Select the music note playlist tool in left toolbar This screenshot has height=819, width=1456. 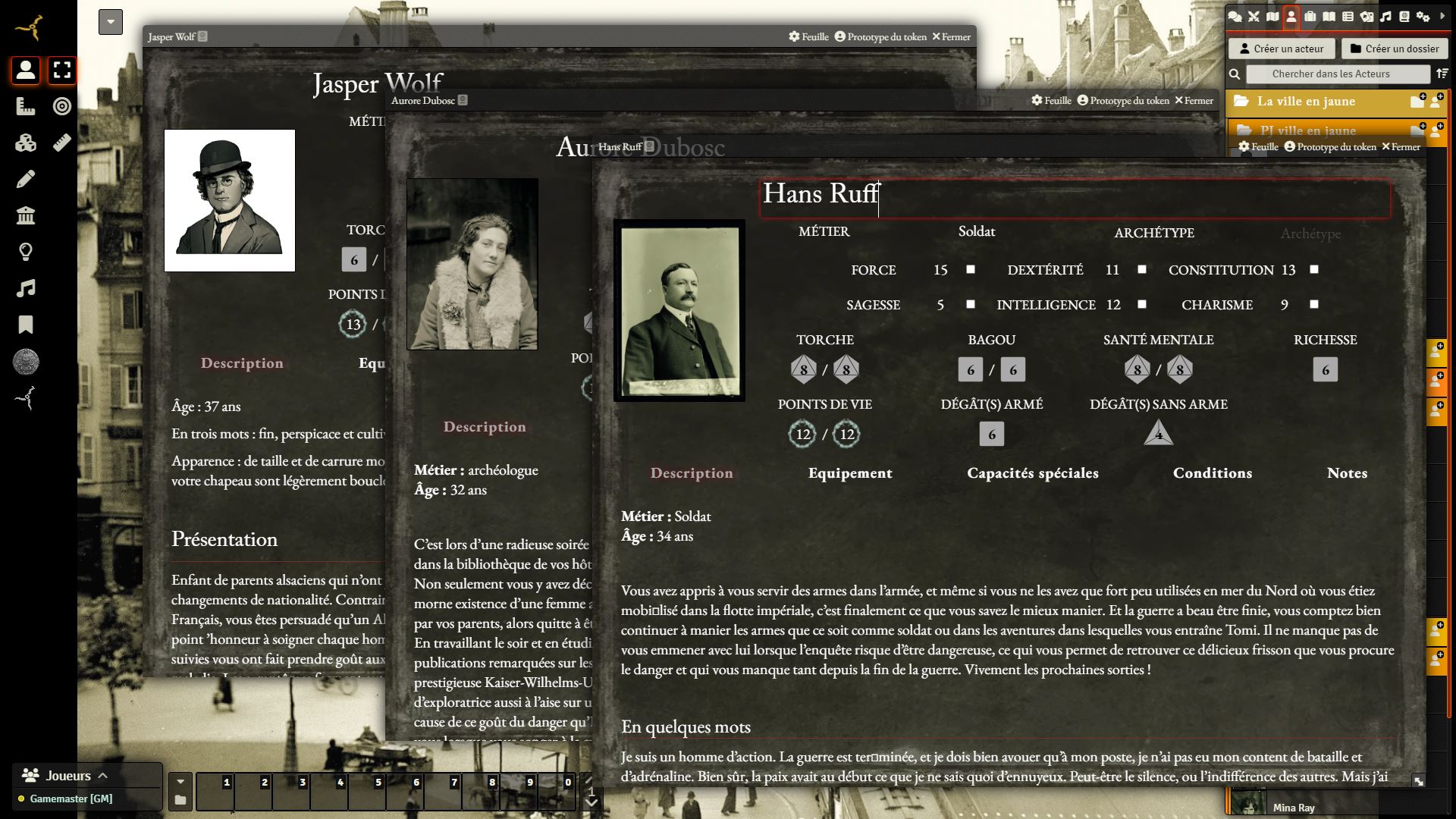point(26,288)
